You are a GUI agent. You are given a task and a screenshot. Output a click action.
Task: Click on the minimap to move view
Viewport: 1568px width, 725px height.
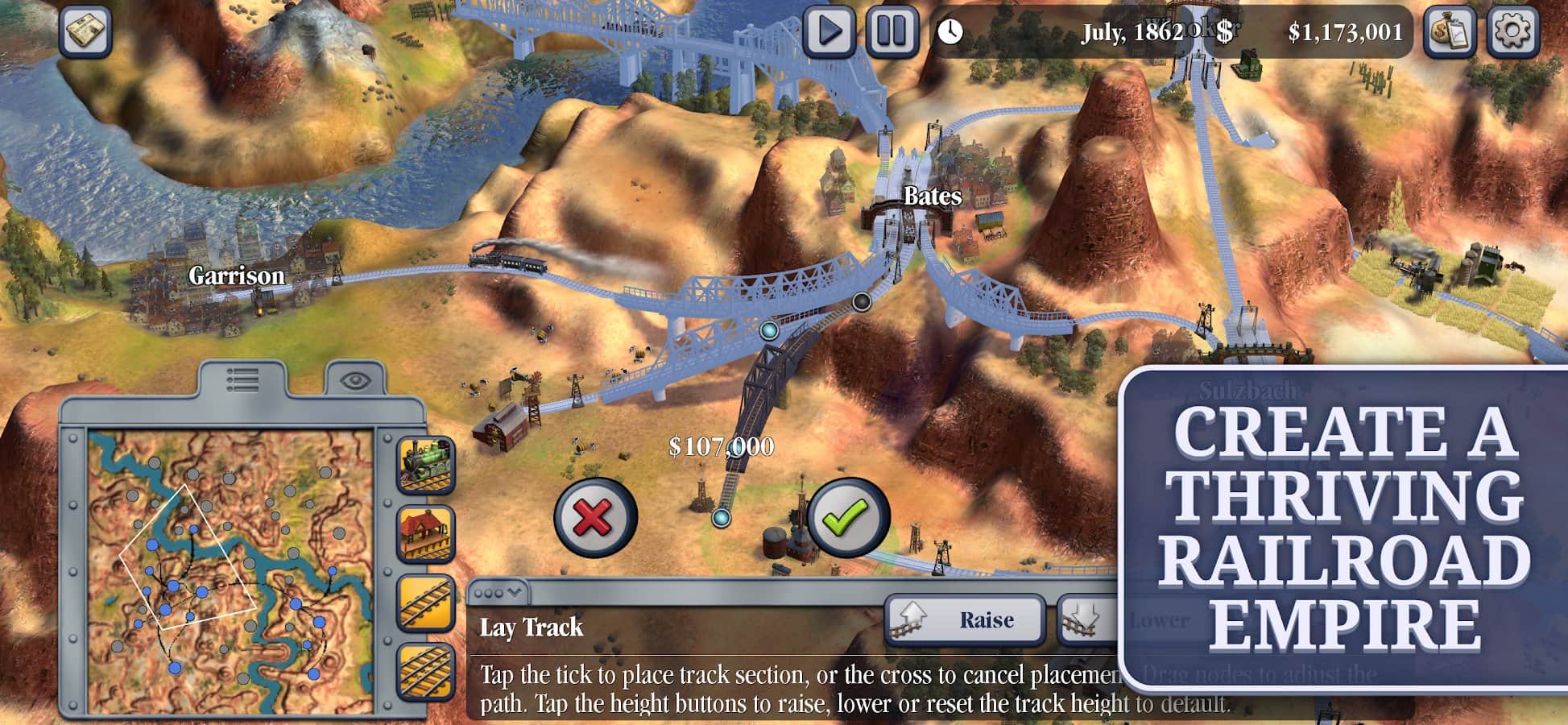(x=230, y=572)
